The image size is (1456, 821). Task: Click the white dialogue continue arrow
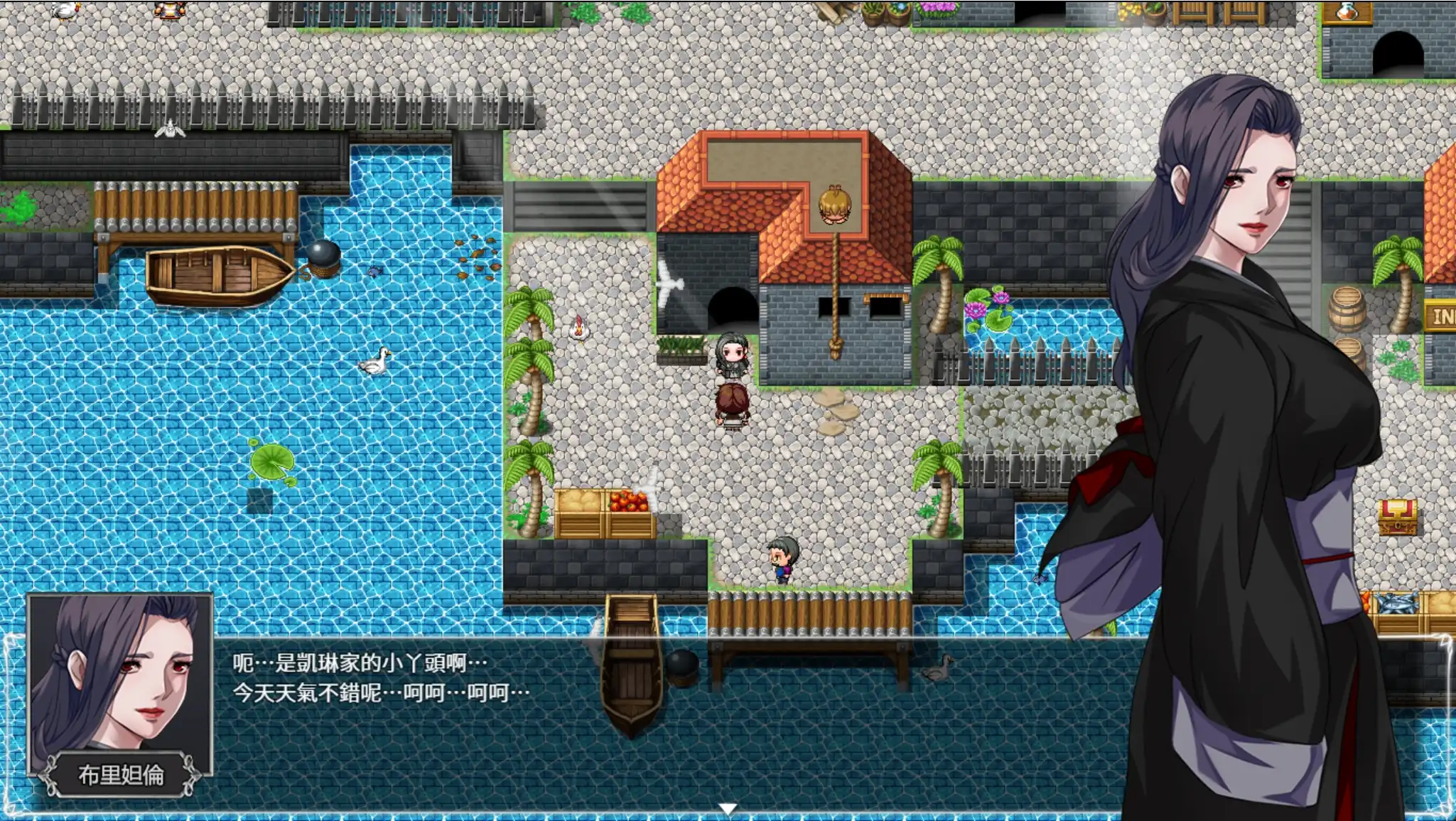[727, 808]
